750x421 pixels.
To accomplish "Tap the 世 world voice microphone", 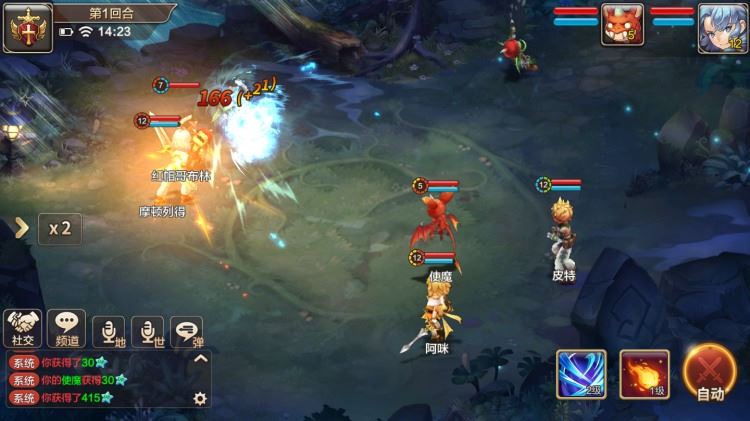I will coord(148,330).
